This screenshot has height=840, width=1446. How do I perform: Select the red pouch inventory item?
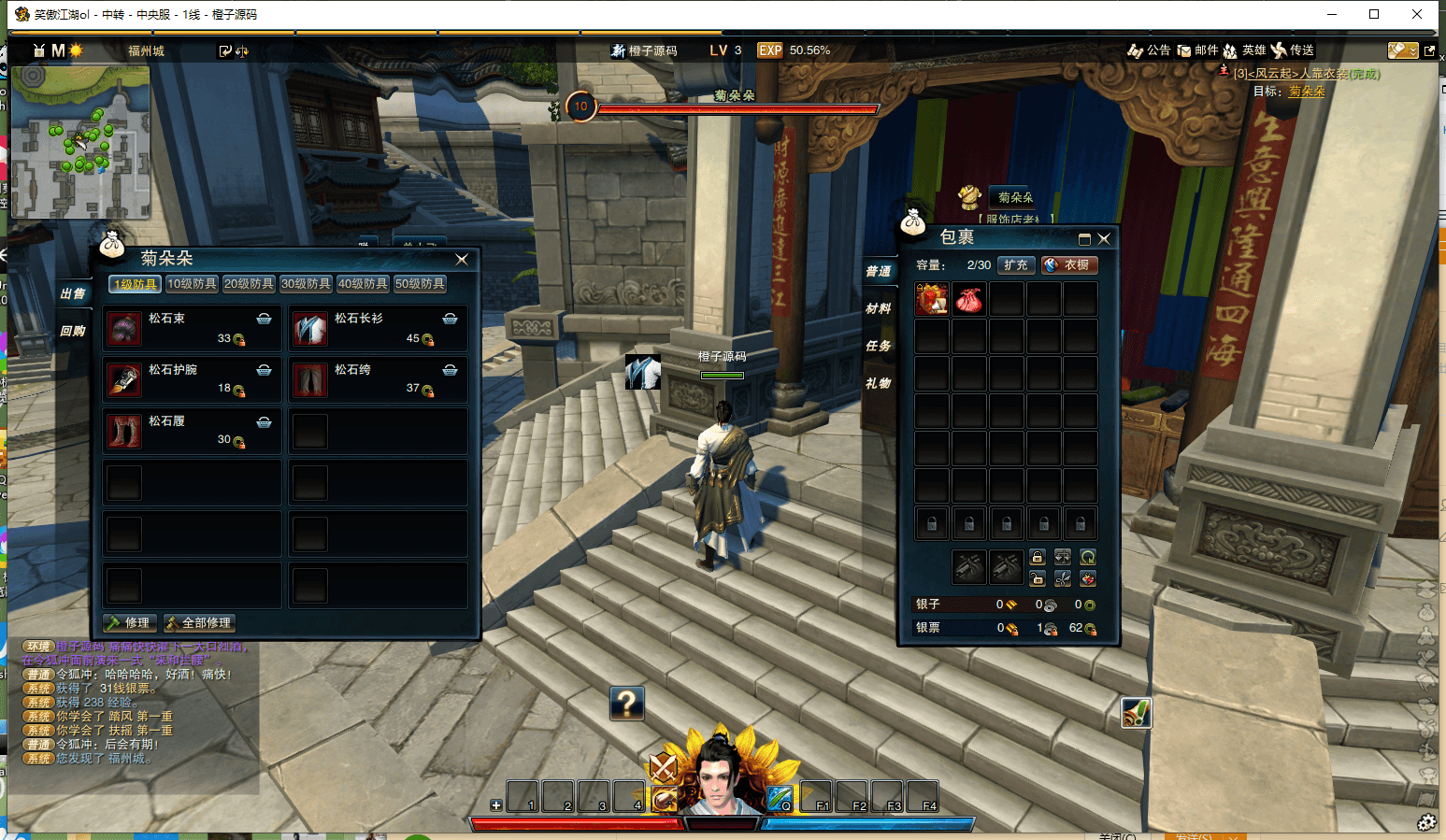coord(968,300)
